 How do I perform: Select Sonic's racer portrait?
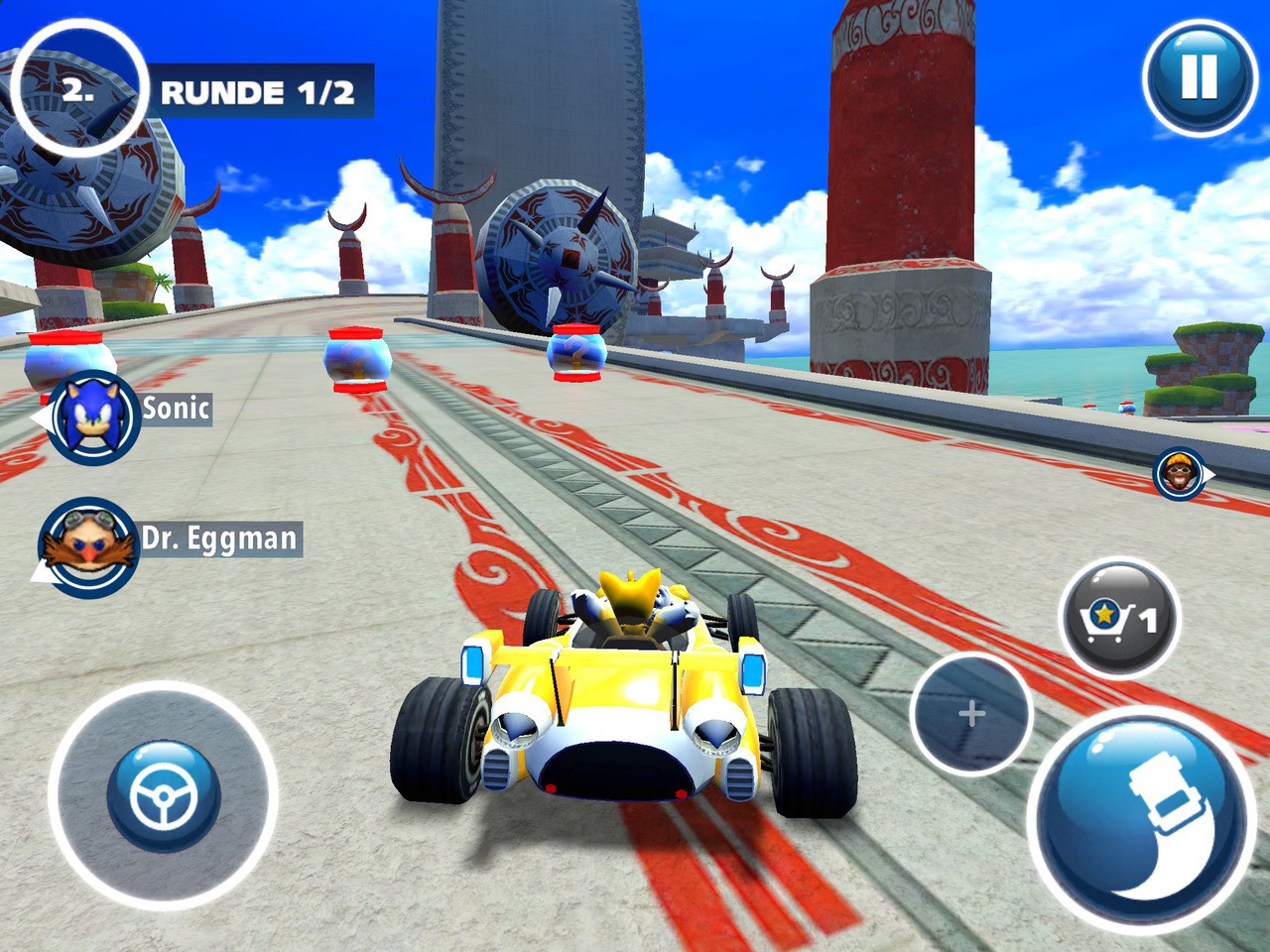pos(95,418)
